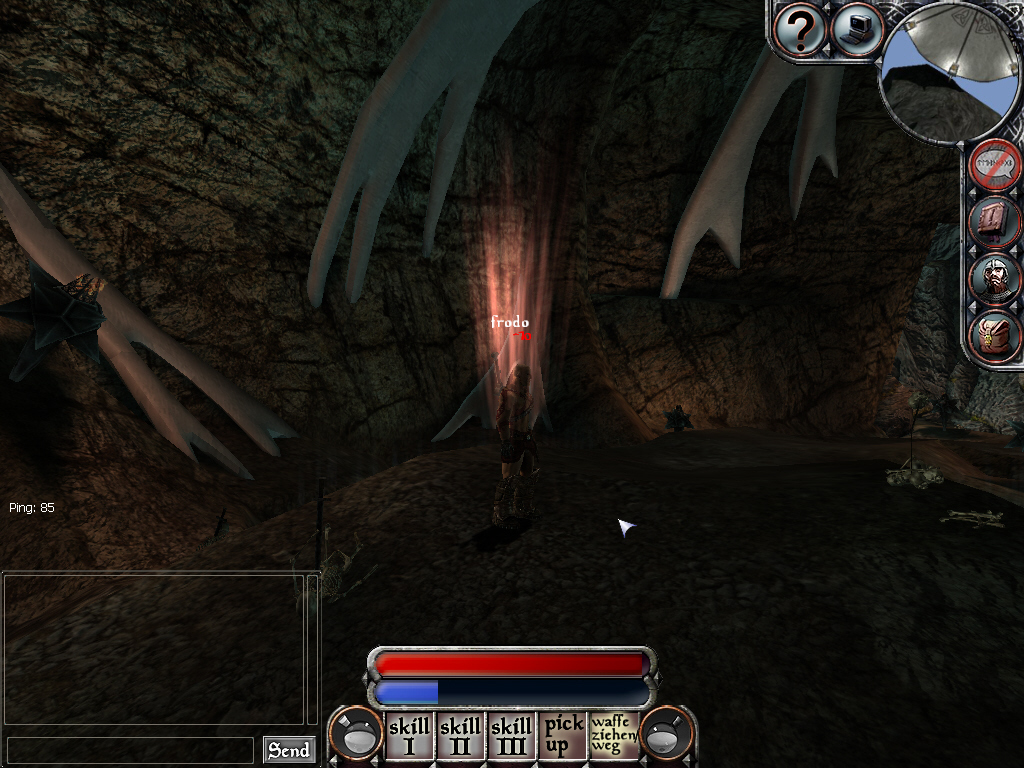Screen dimensions: 1024x768
Task: Activate the skill I button
Action: [410, 737]
